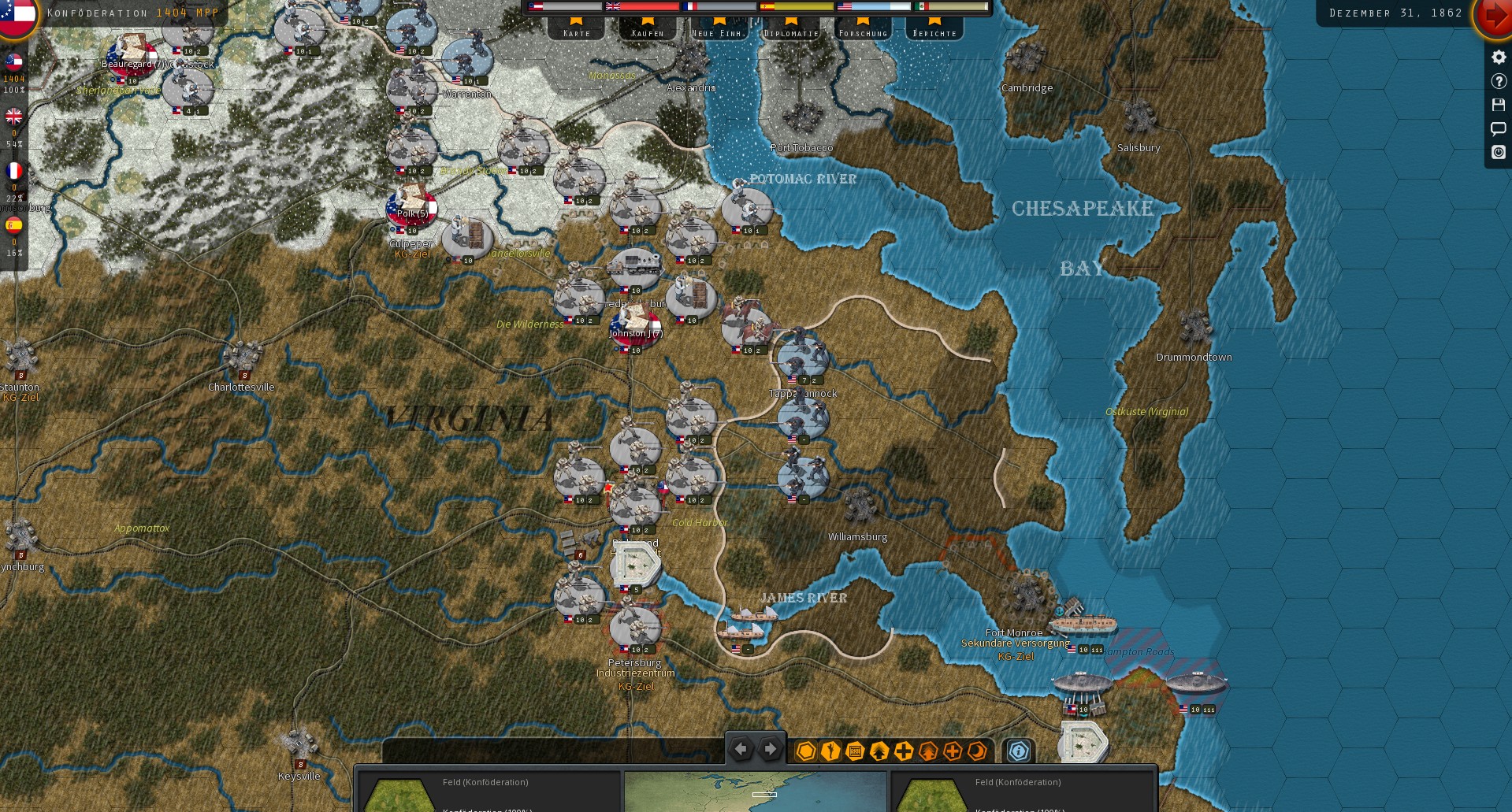Click the crescent moon overlay icon
Viewport: 1512px width, 812px height.
click(977, 752)
